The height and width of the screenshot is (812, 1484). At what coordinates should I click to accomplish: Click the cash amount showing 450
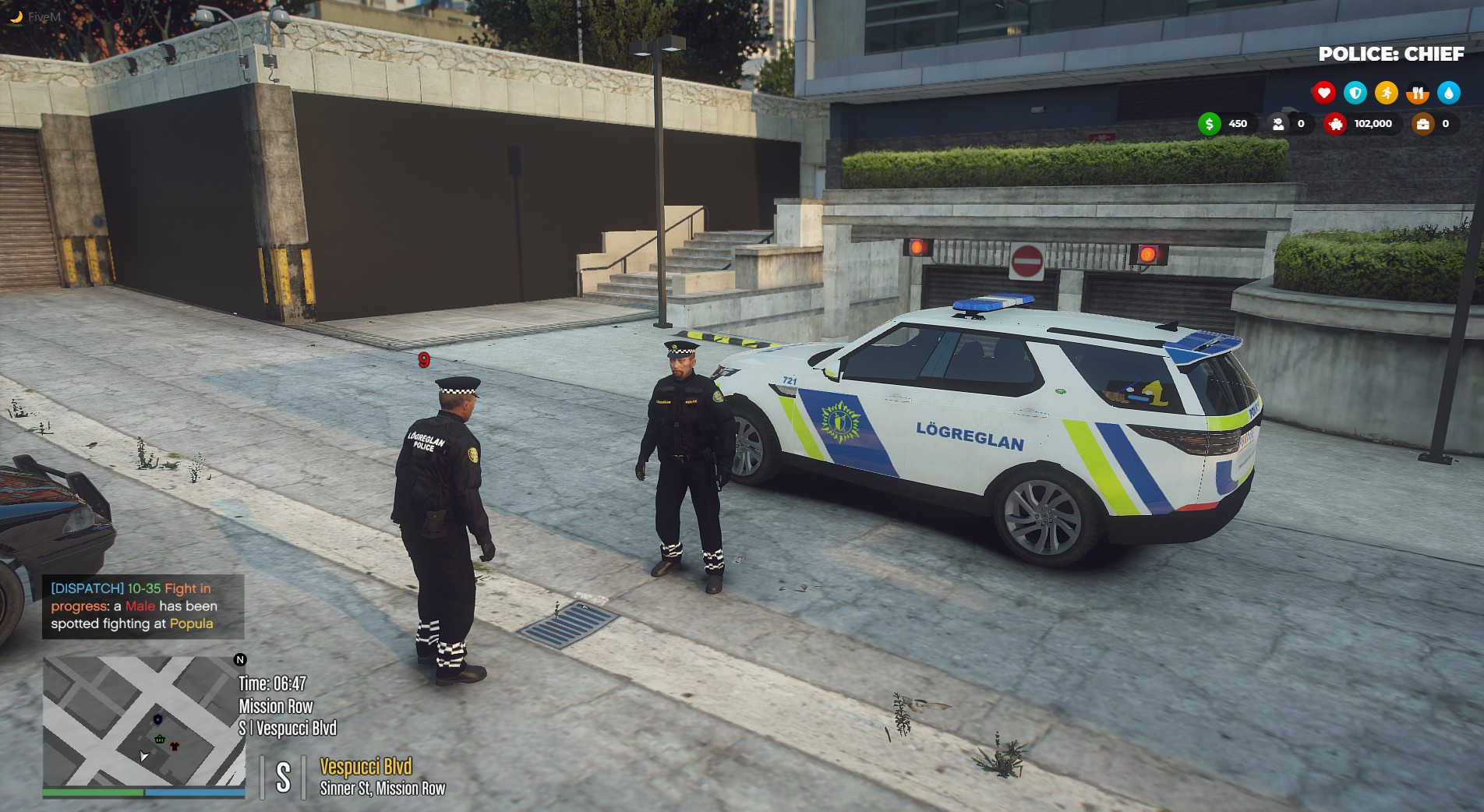coord(1238,123)
